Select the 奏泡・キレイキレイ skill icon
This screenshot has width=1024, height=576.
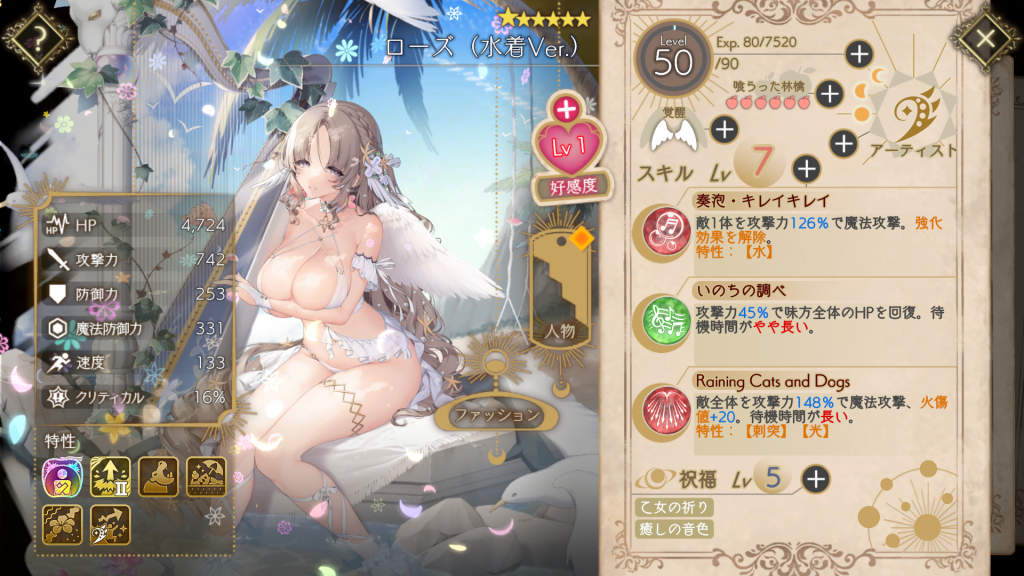[663, 230]
